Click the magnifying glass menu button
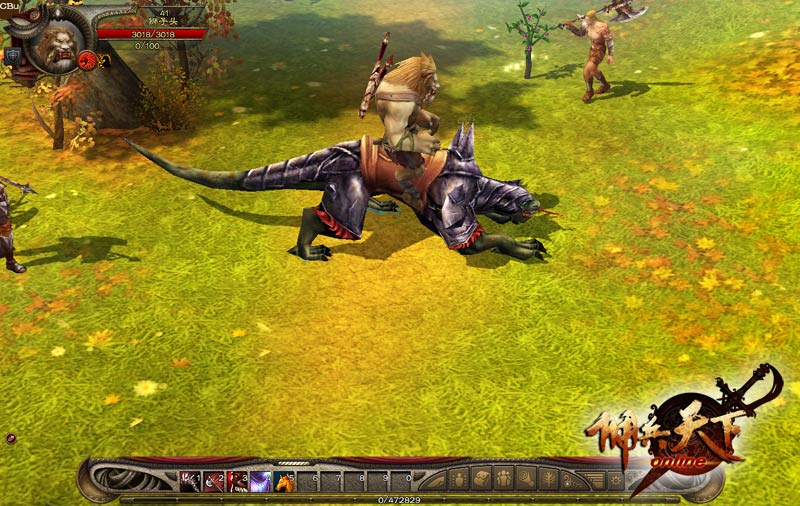800x506 pixels. click(525, 479)
